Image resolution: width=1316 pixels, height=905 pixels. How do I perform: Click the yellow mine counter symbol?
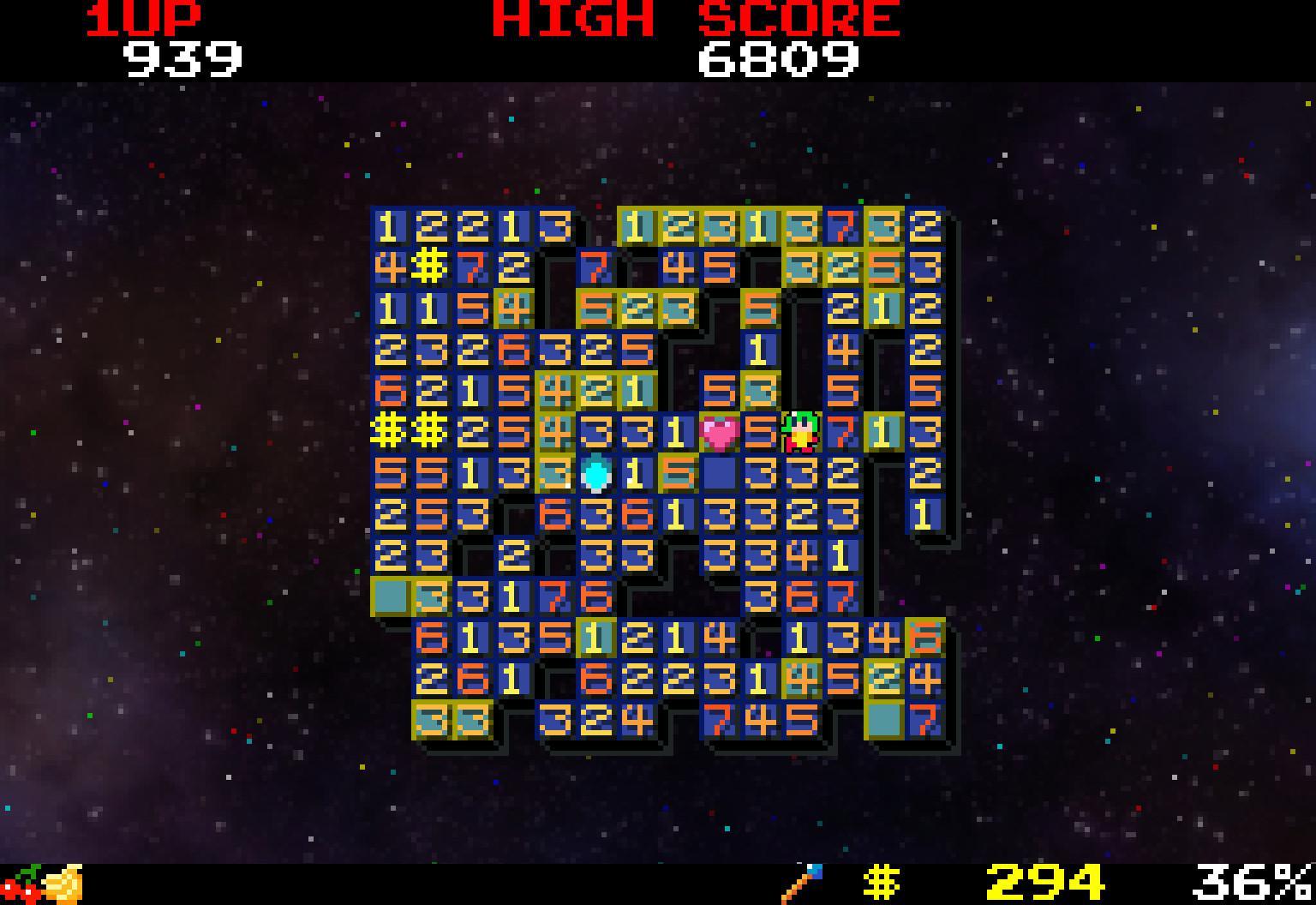click(882, 883)
